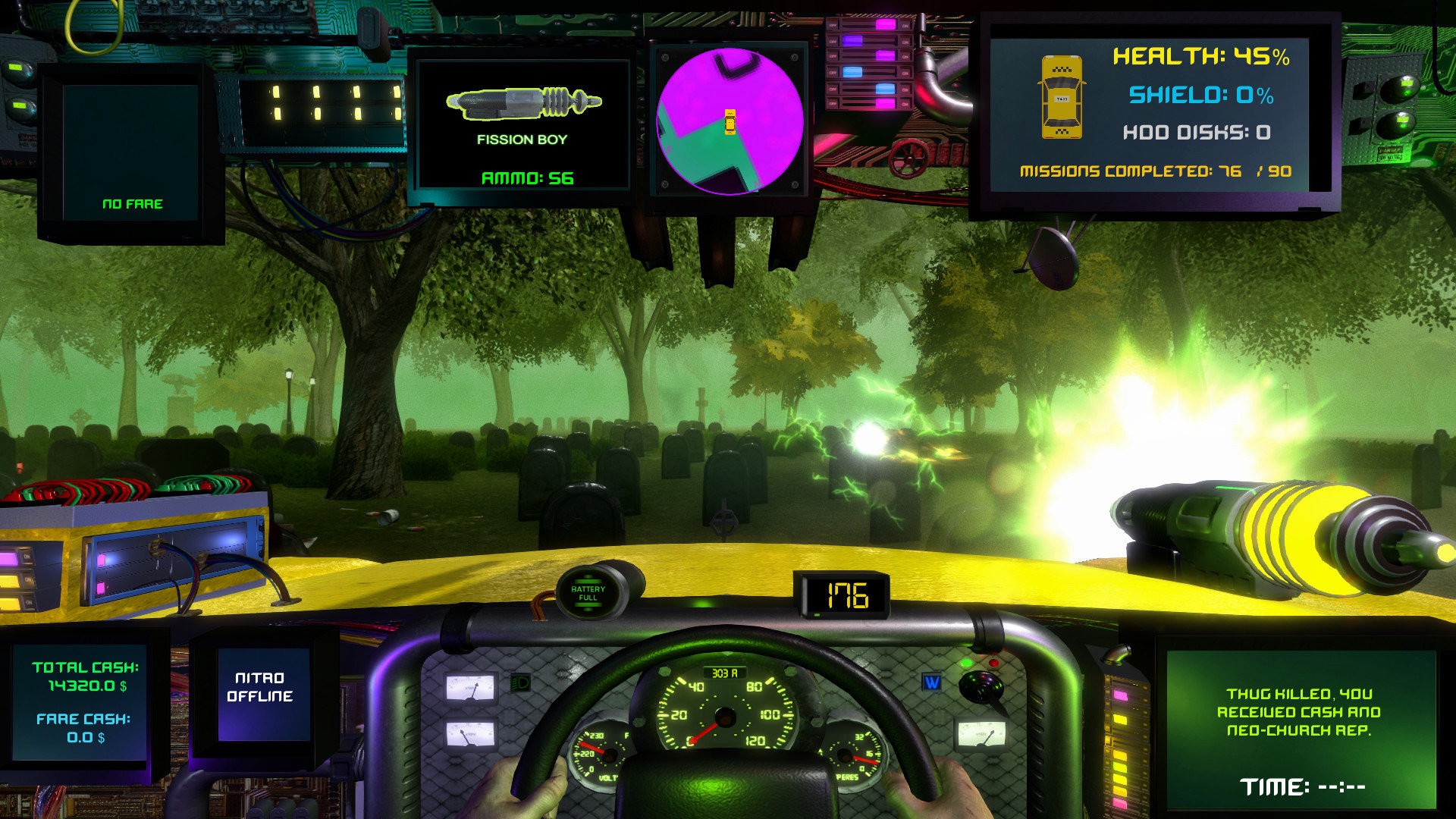
Task: Click the circular purple minimap
Action: (x=729, y=121)
